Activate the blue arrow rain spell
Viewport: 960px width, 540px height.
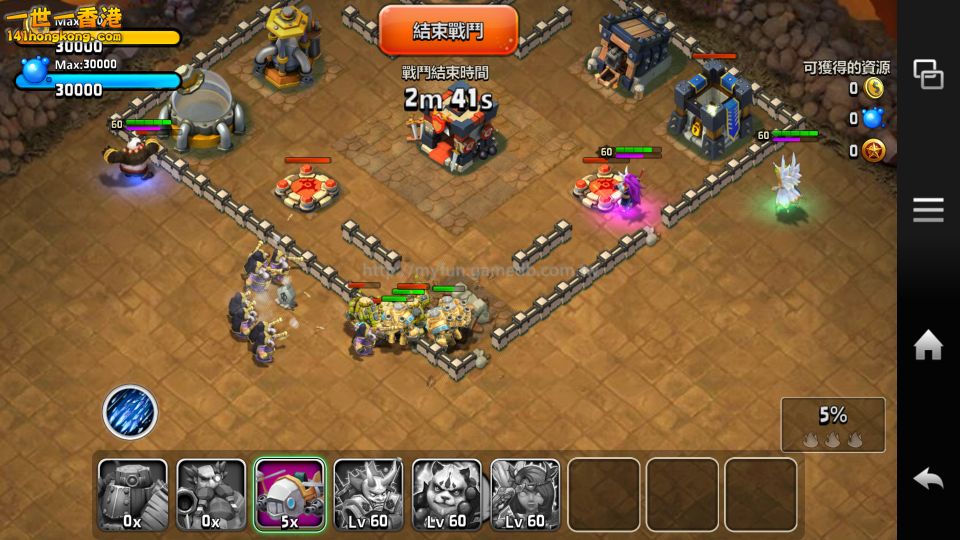[x=130, y=412]
